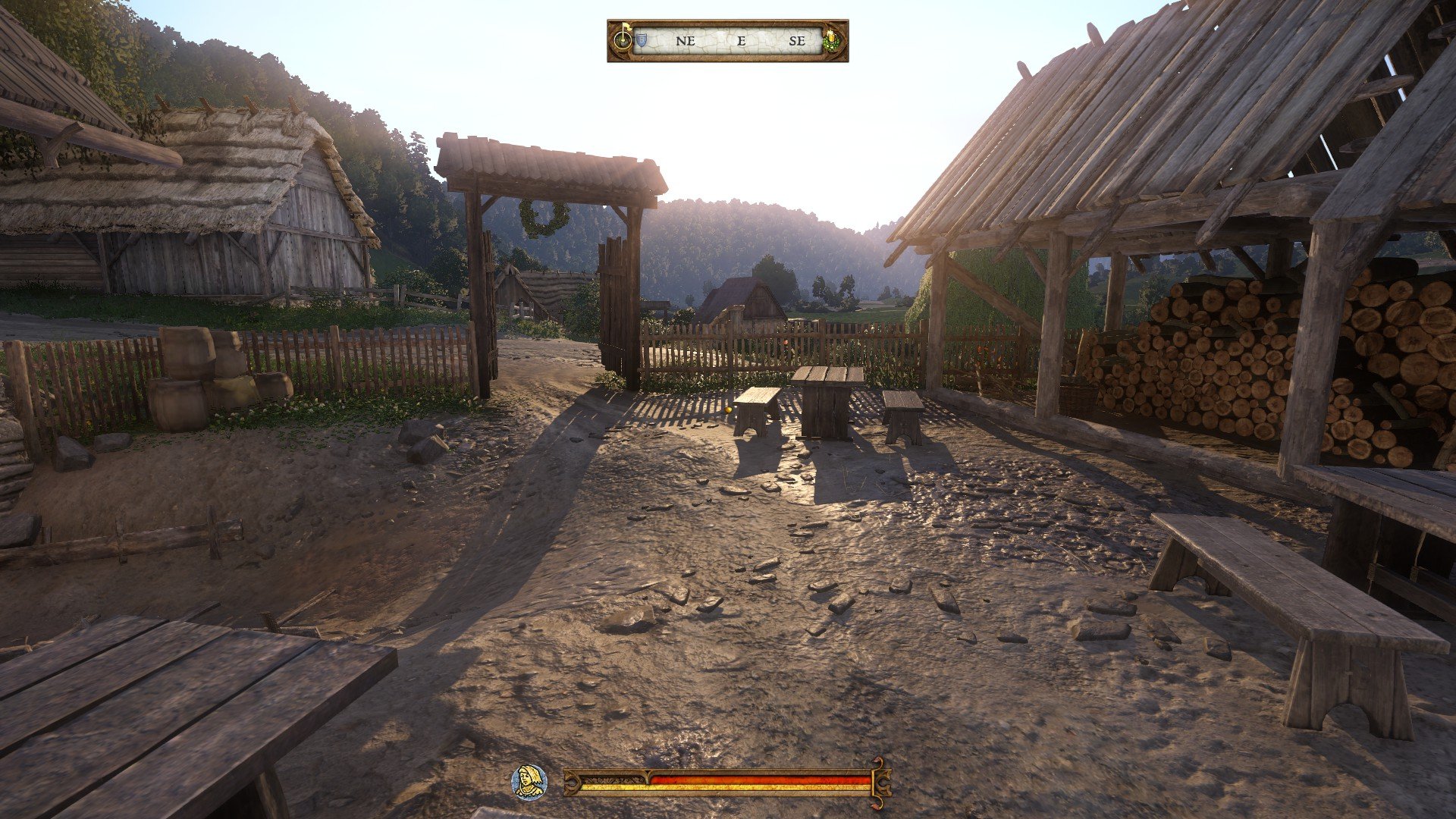Click the beer mug tavern marker
This screenshot has height=819, width=1456.
(832, 40)
